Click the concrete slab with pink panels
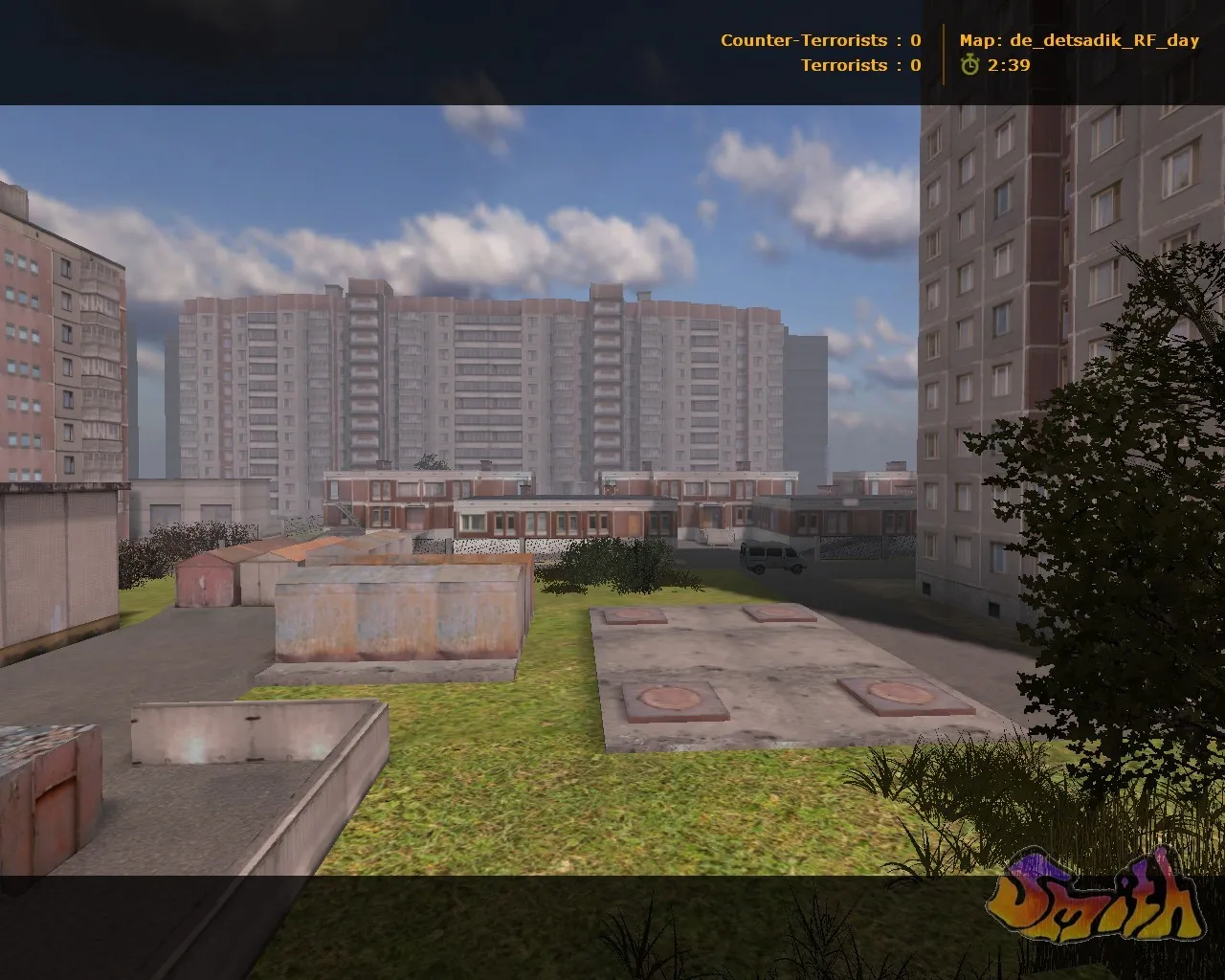Screen dimensions: 1225x980 (766, 670)
